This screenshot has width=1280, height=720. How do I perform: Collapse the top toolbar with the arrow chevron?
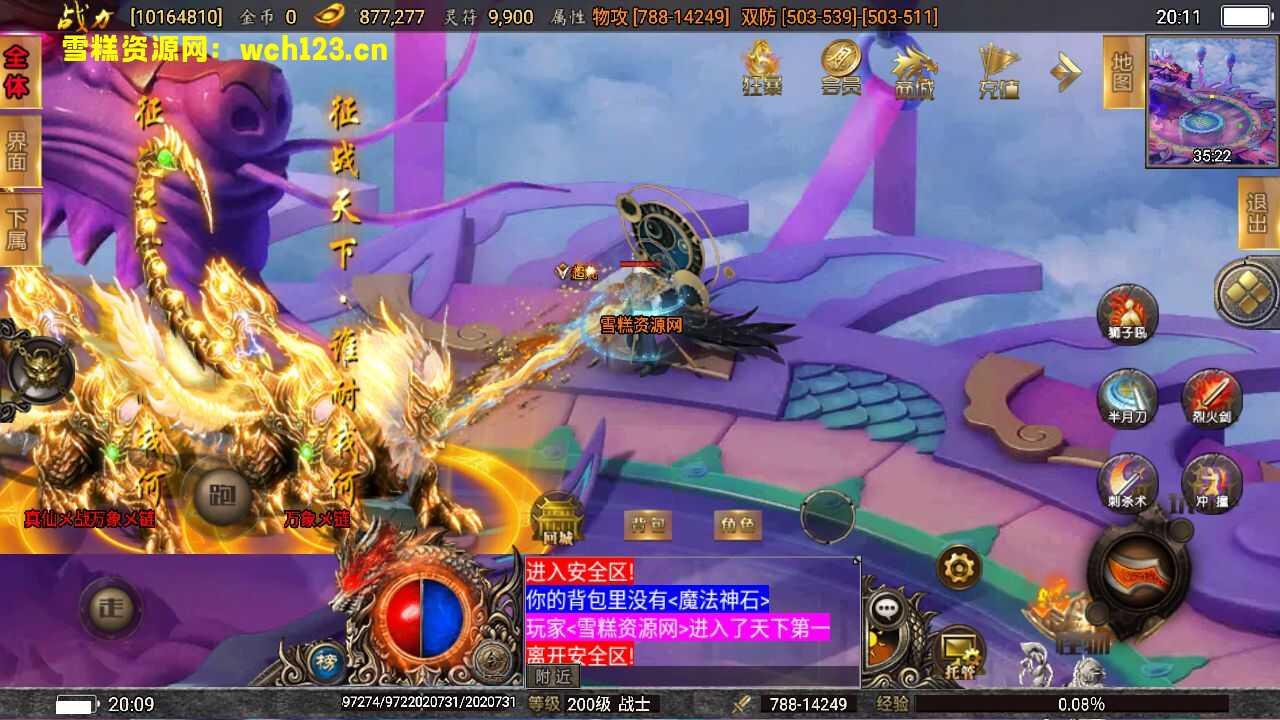coord(1066,72)
